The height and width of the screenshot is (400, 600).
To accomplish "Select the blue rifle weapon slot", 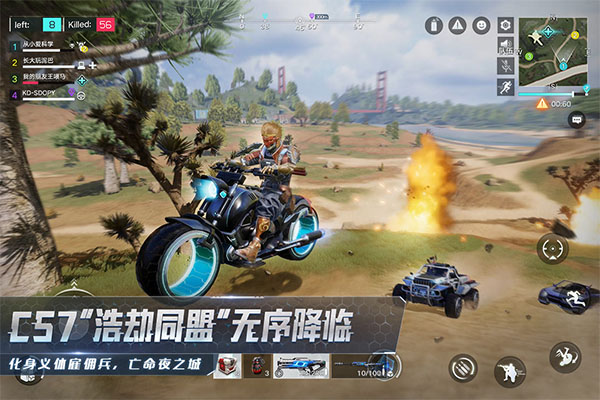I will [x=301, y=366].
